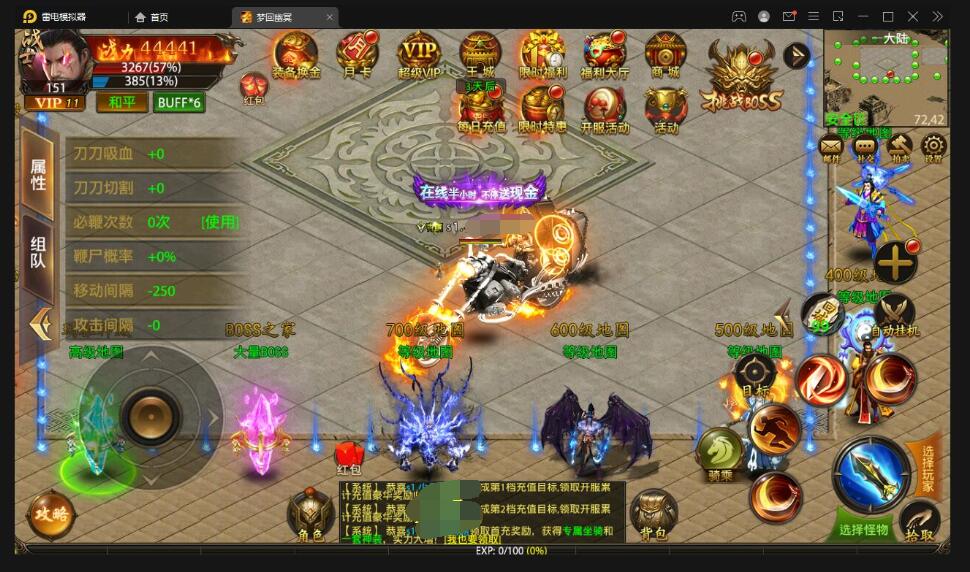Tap the 拾取 pickup button
Viewport: 970px width, 572px height.
click(919, 521)
